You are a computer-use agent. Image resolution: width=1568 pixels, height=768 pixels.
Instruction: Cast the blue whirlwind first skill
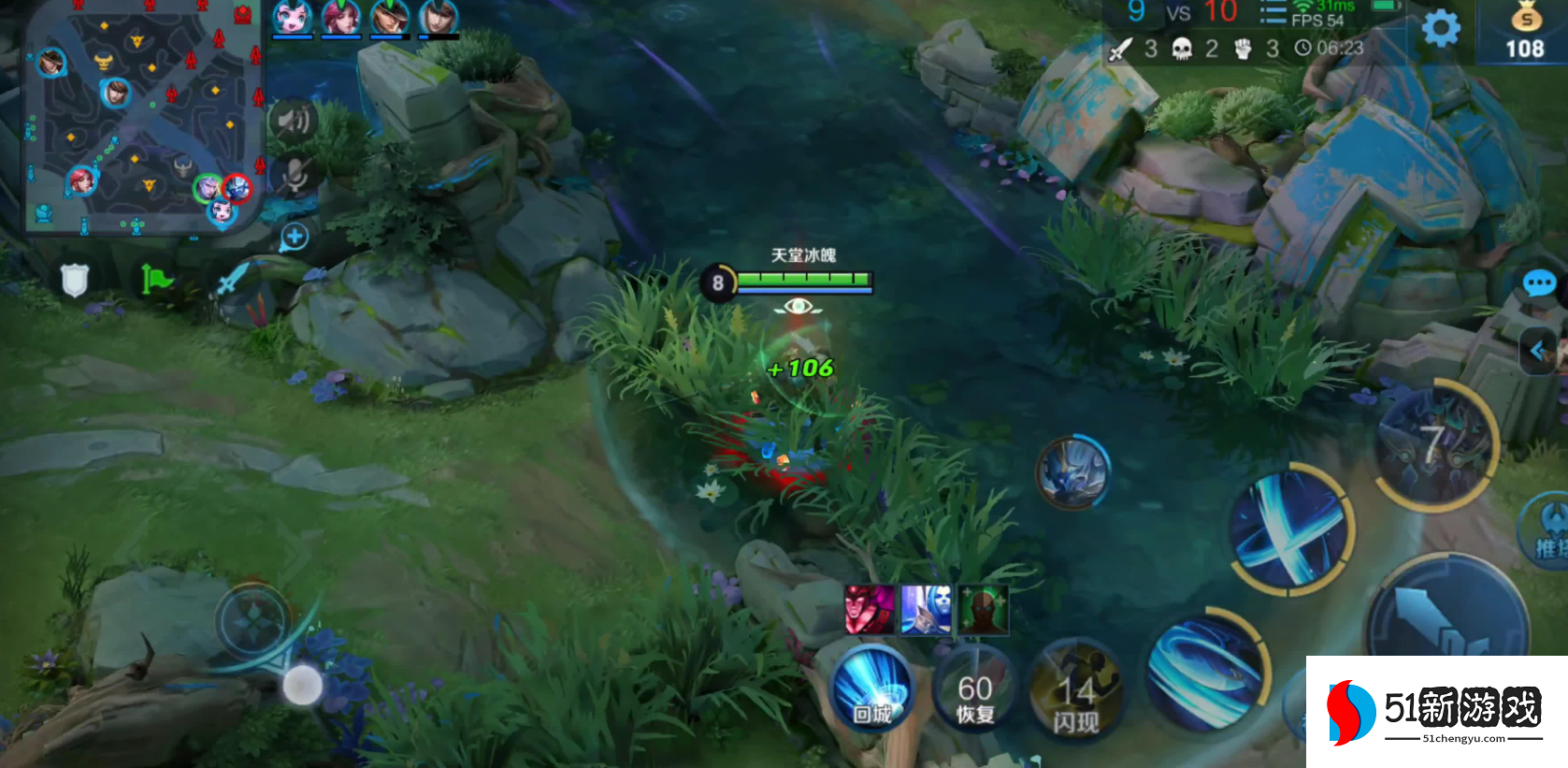click(x=1206, y=672)
